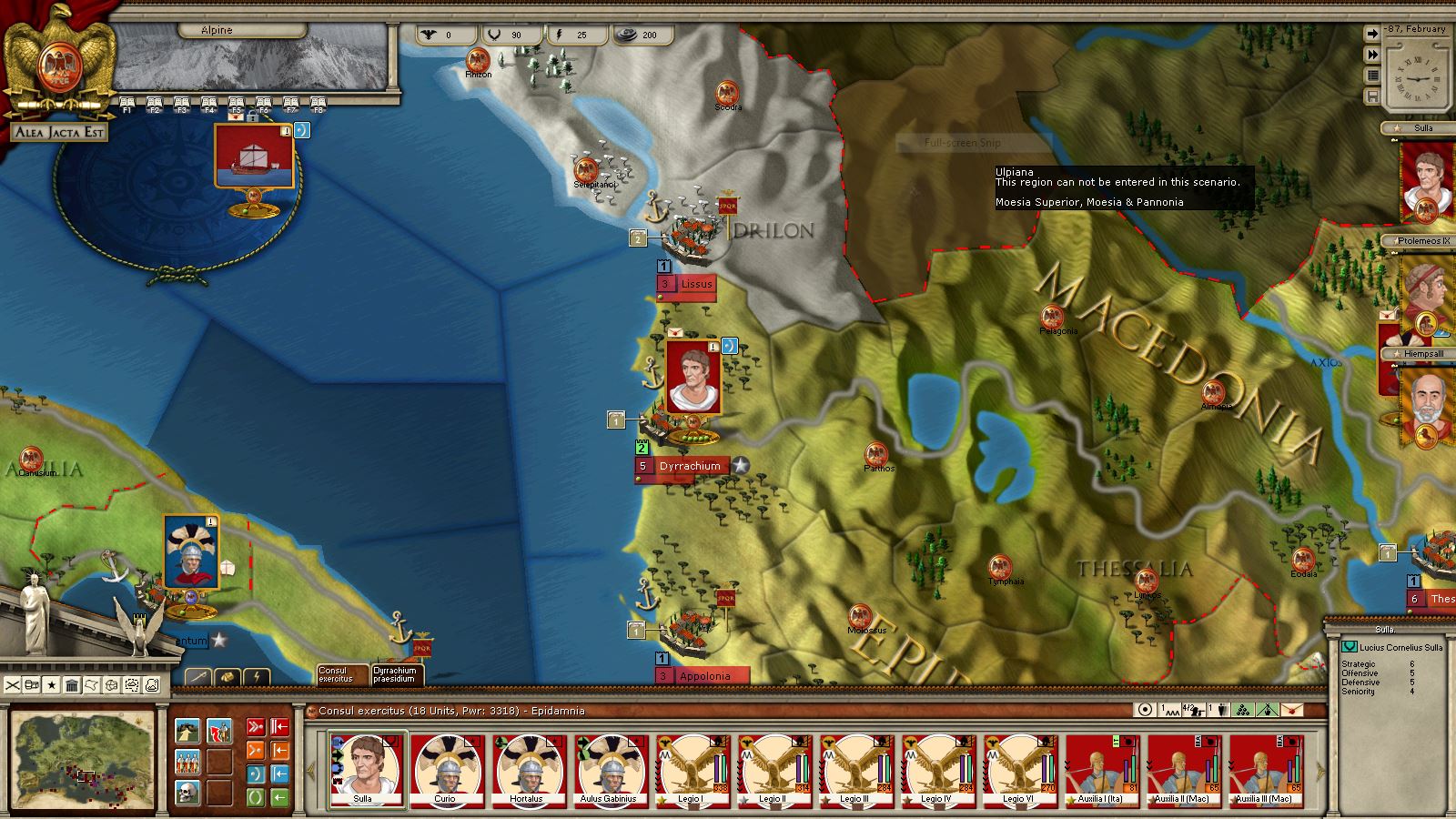This screenshot has width=1456, height=819.
Task: End the turn with the single-arrow button
Action: click(x=1371, y=34)
